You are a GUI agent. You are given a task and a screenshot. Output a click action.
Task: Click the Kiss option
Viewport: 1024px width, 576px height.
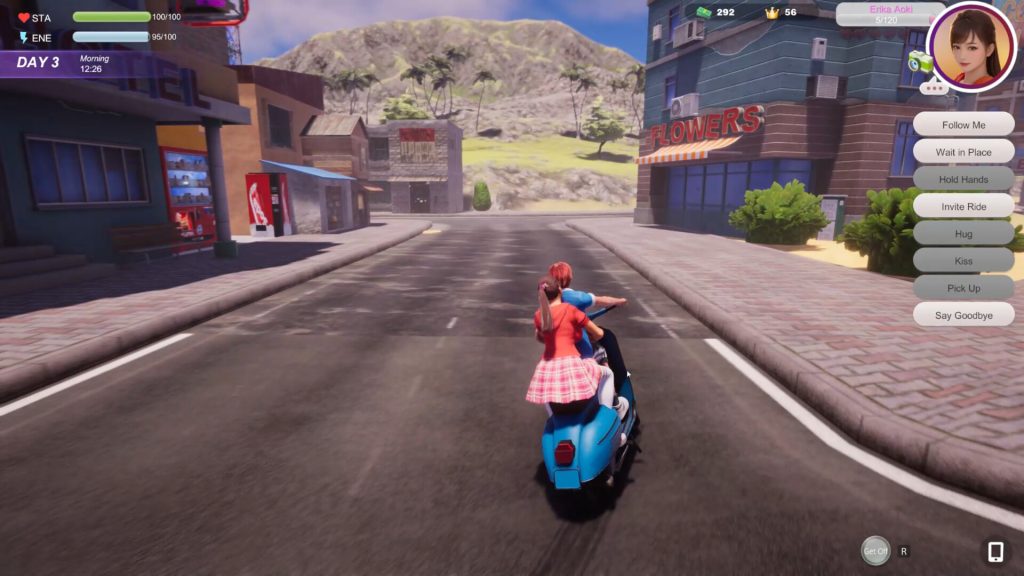point(963,260)
